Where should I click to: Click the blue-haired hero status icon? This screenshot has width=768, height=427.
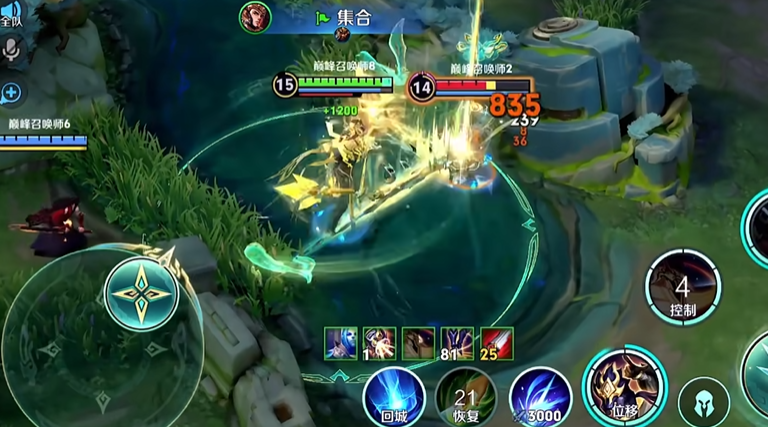(x=340, y=343)
